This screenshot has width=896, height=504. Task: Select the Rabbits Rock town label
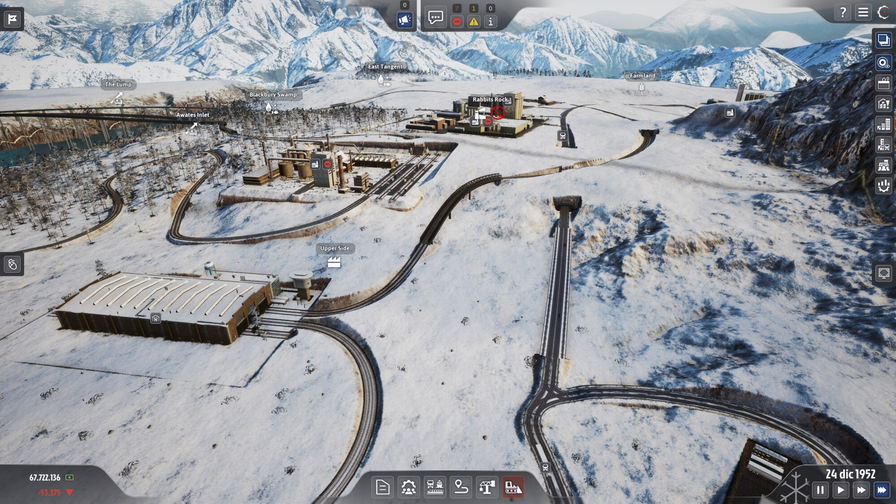(490, 100)
